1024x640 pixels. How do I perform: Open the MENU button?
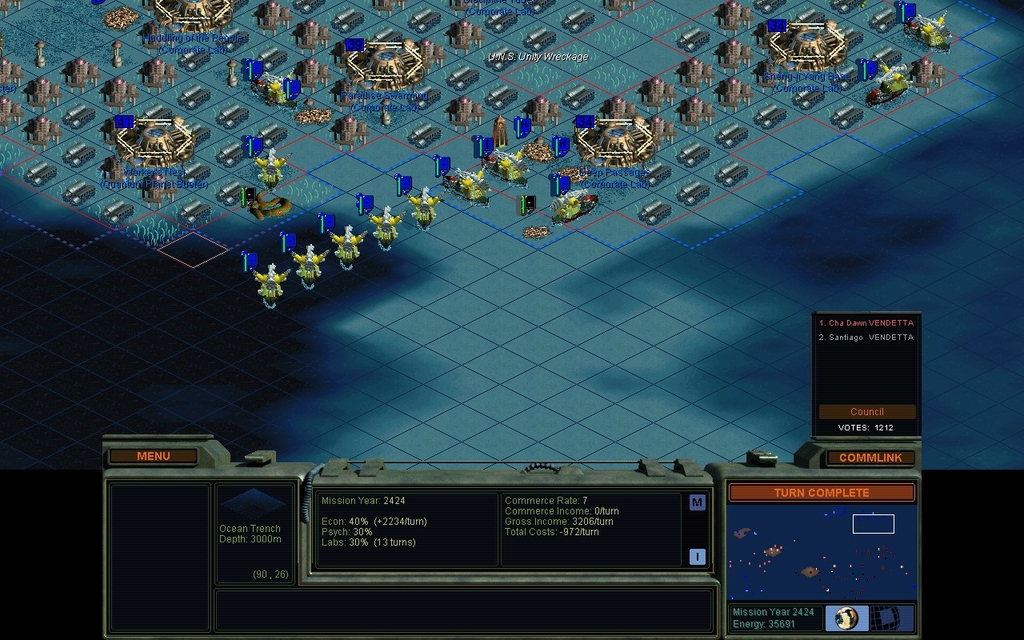(x=153, y=456)
